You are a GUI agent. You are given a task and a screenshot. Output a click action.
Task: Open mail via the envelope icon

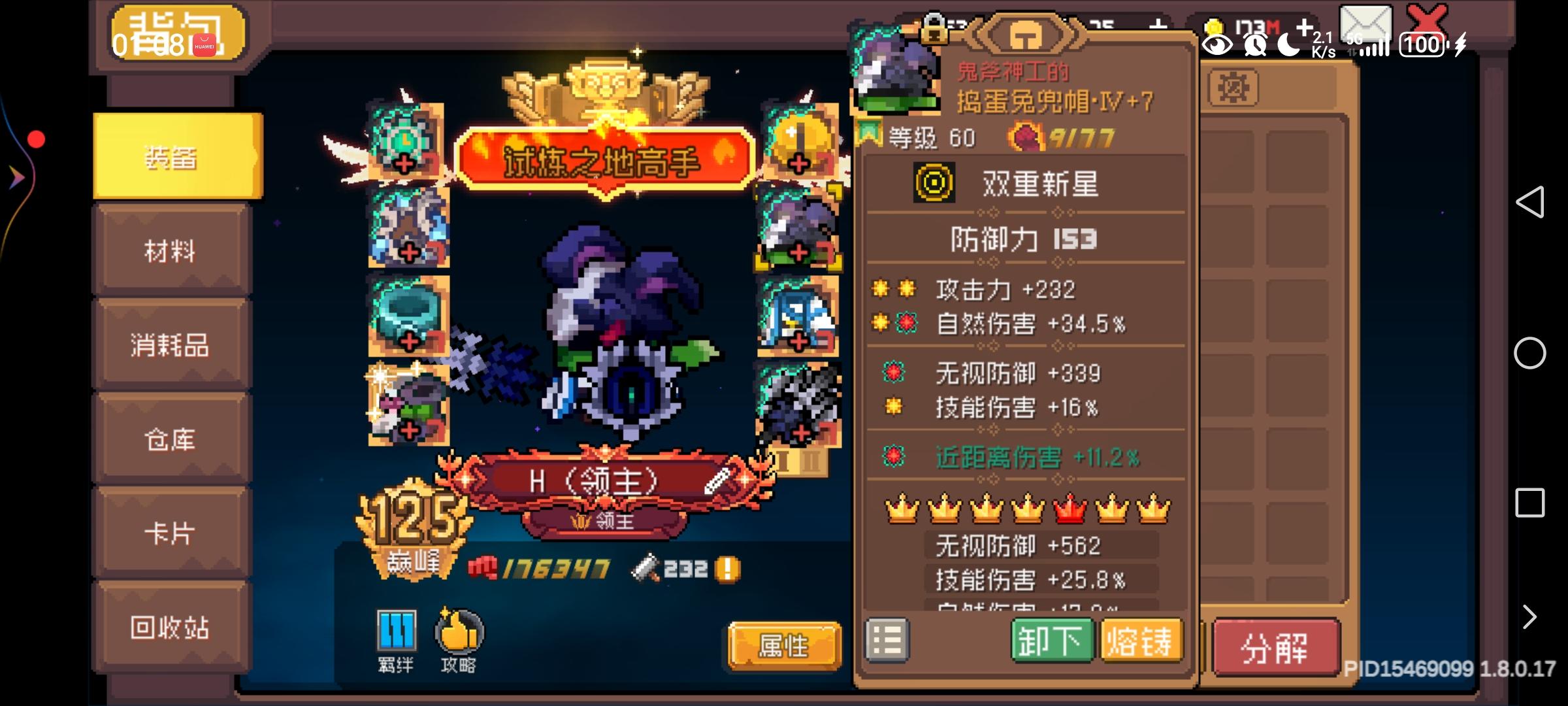coord(1365,23)
